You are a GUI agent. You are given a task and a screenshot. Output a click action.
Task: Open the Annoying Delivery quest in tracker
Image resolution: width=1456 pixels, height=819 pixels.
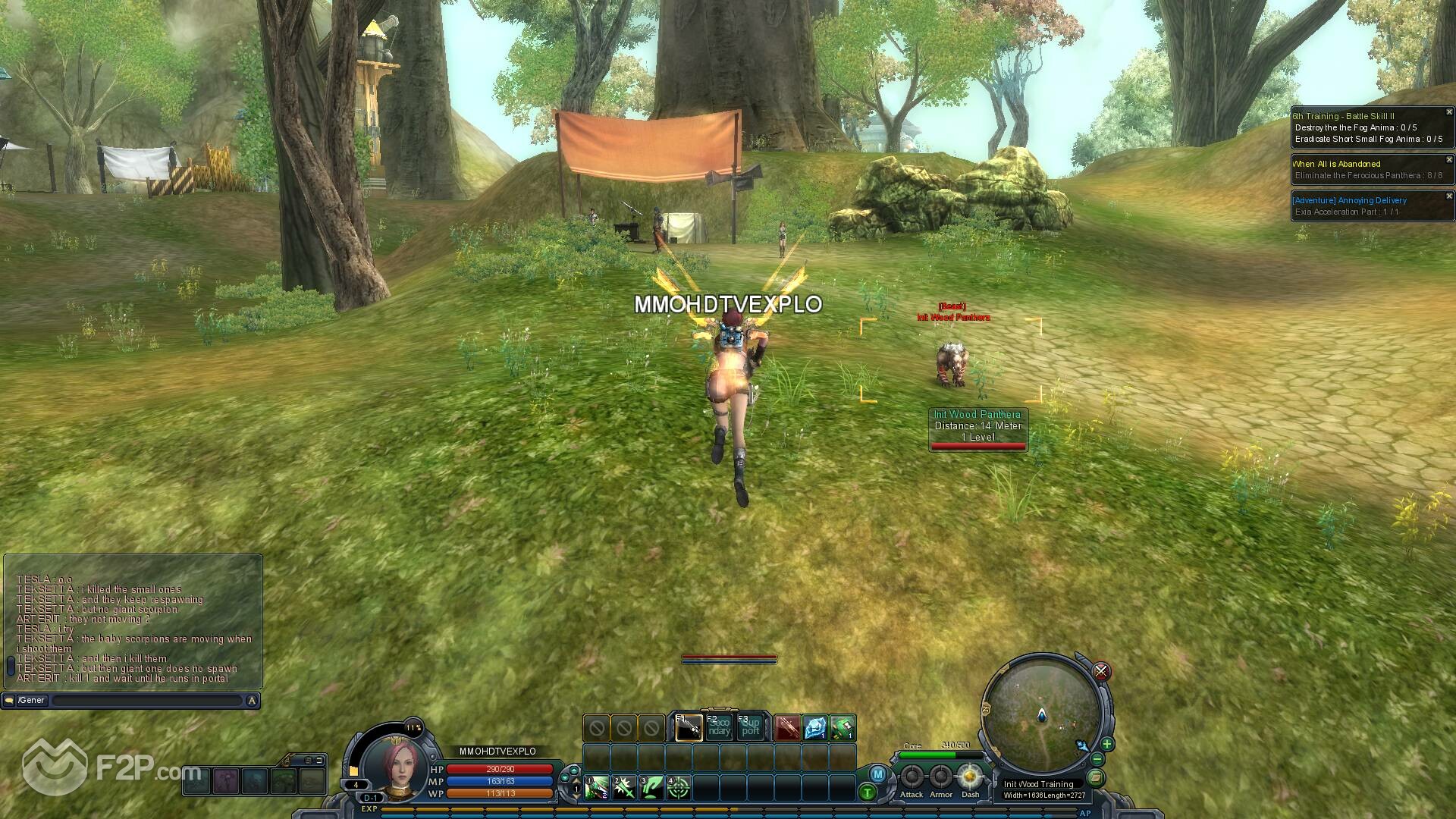[1349, 200]
